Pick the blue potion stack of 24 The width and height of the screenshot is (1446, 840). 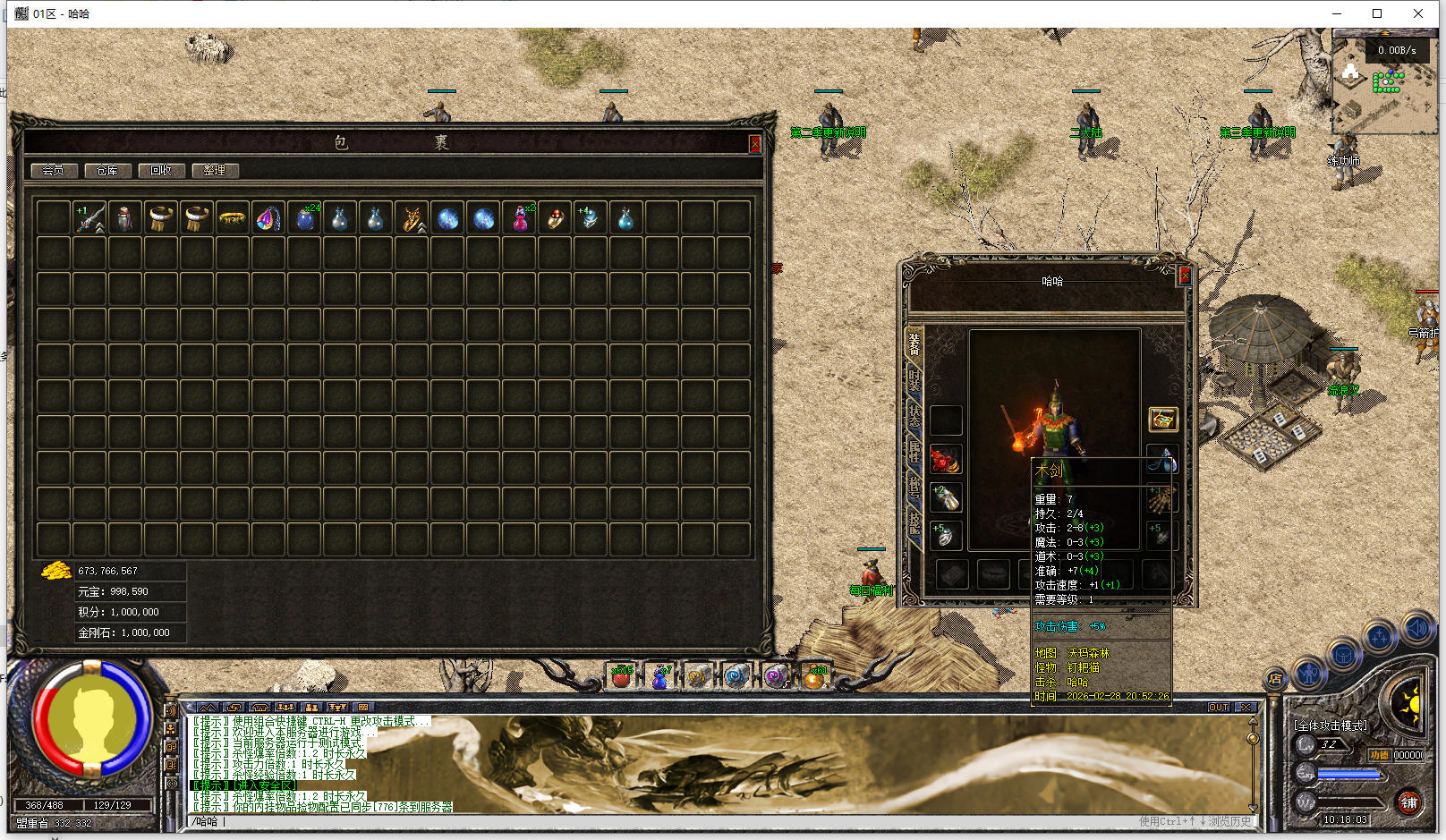[304, 218]
